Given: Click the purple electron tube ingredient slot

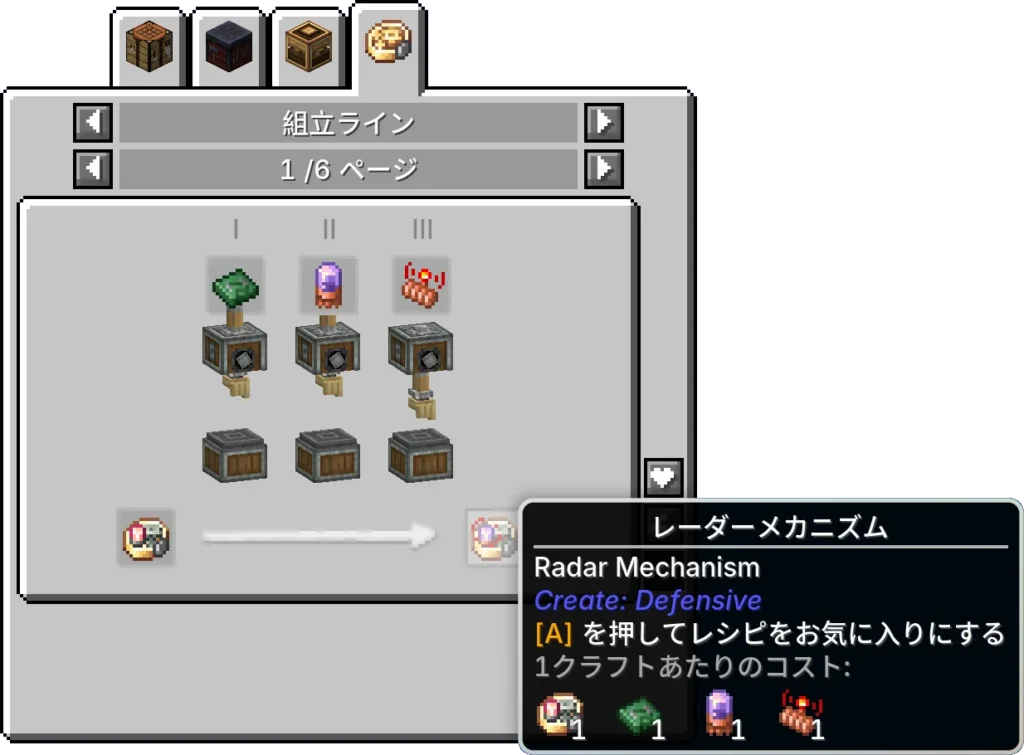Looking at the screenshot, I should 329,285.
